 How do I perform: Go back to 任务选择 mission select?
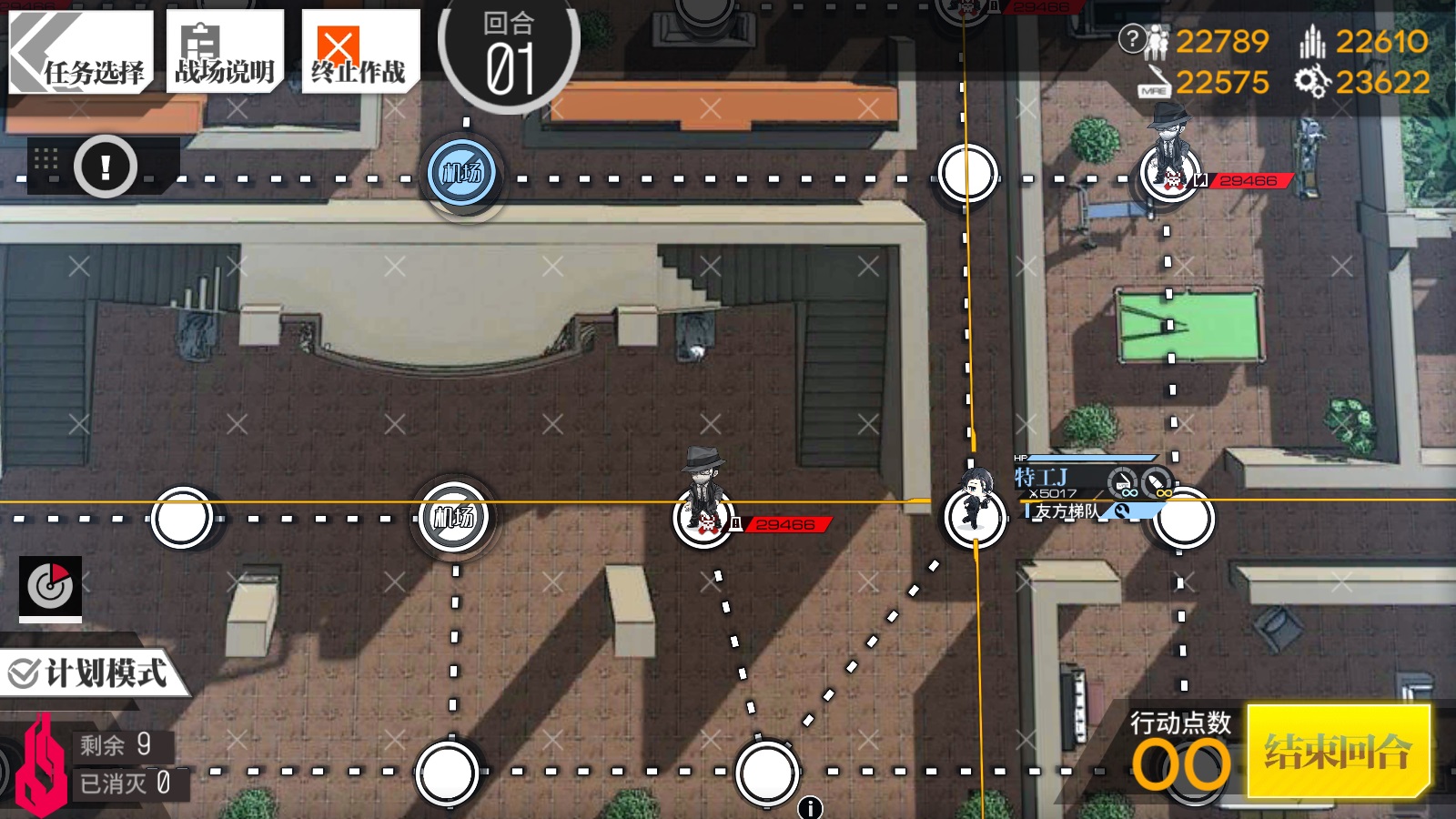tap(80, 52)
